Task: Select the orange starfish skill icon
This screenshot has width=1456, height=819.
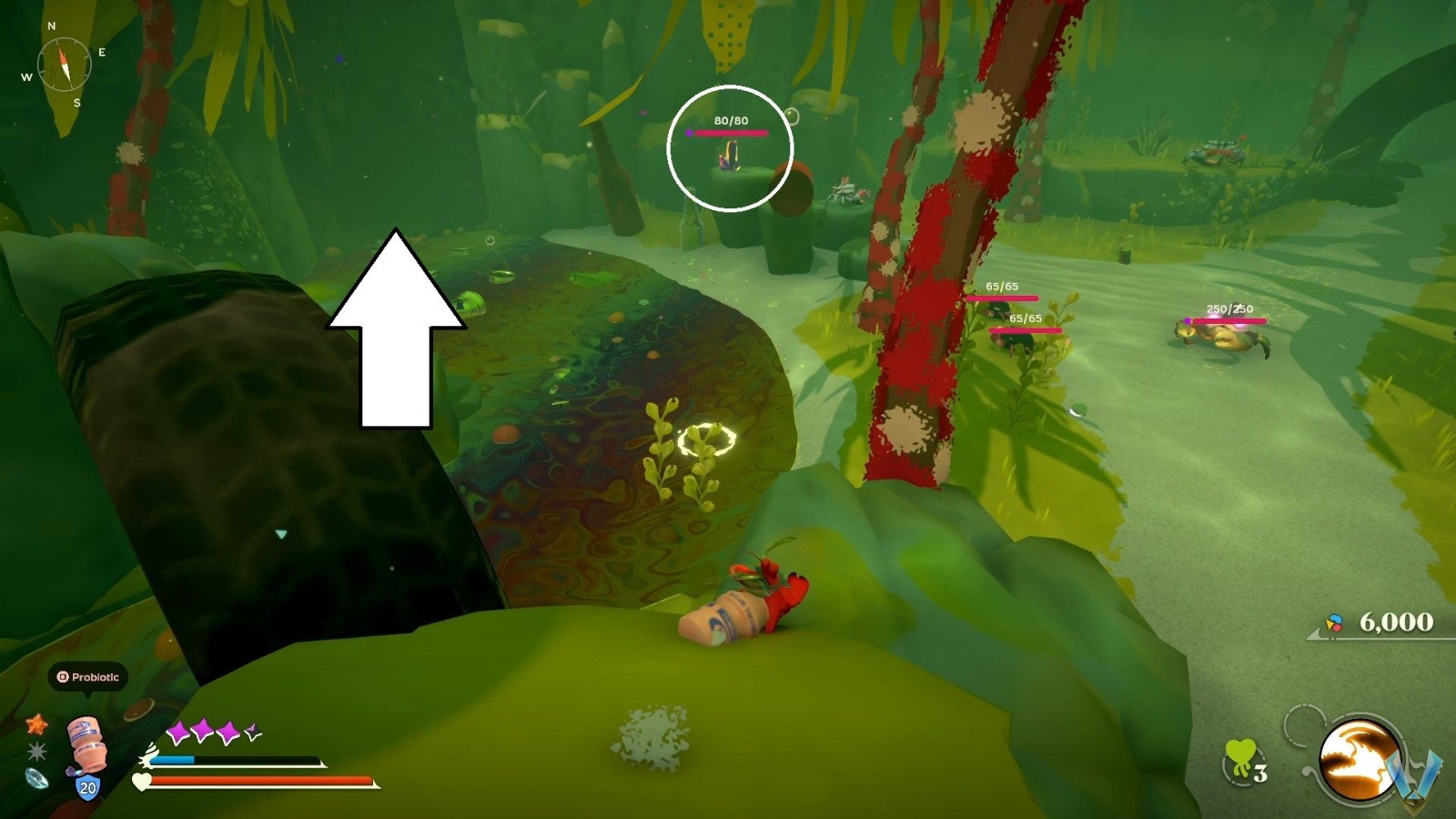Action: [37, 725]
